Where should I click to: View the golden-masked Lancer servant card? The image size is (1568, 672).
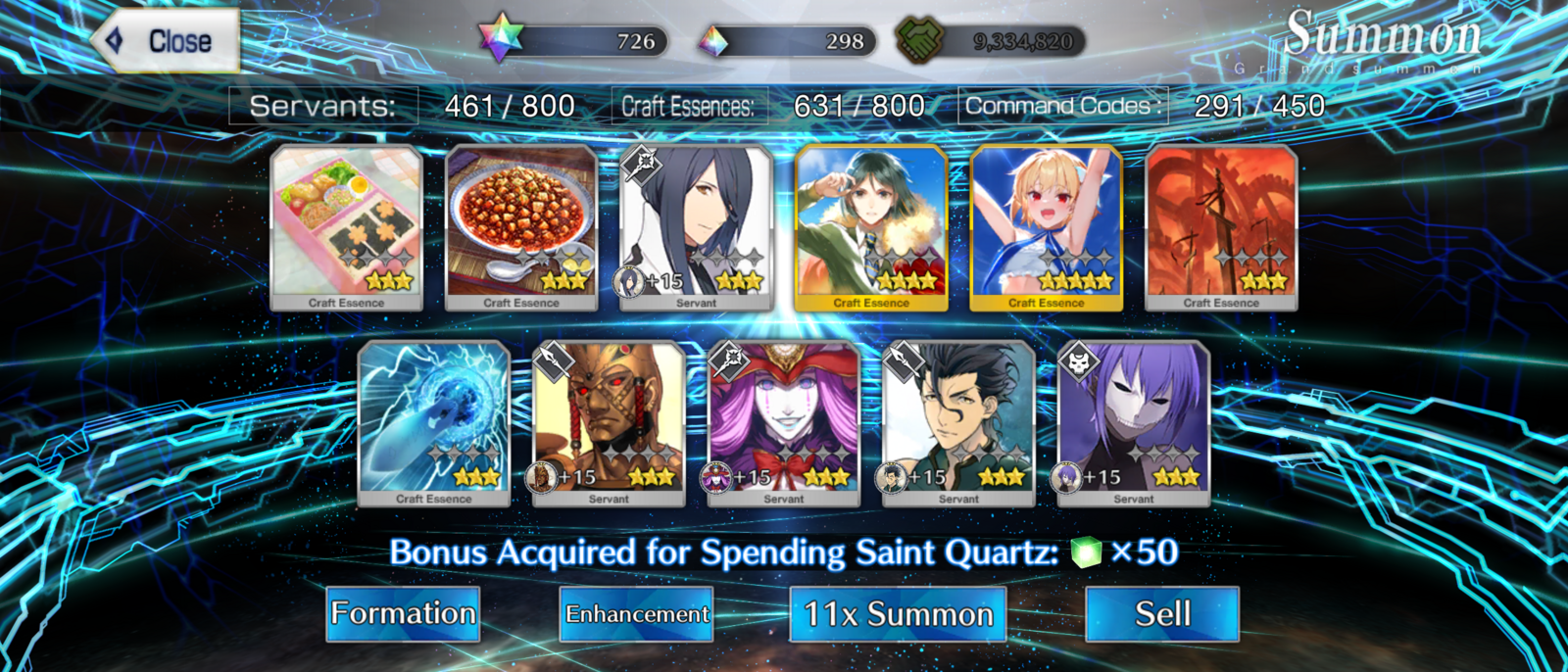609,423
